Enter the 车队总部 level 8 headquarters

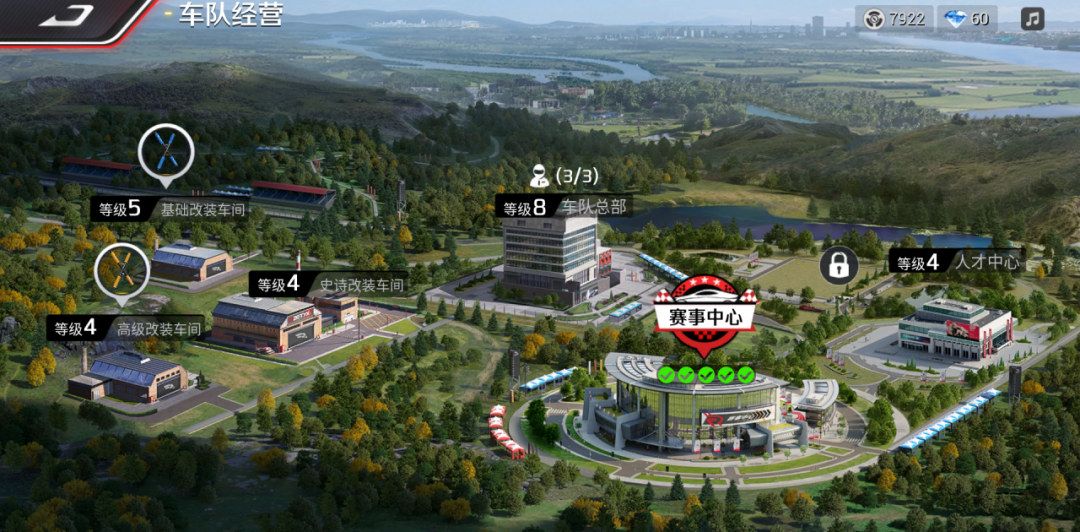tap(565, 208)
